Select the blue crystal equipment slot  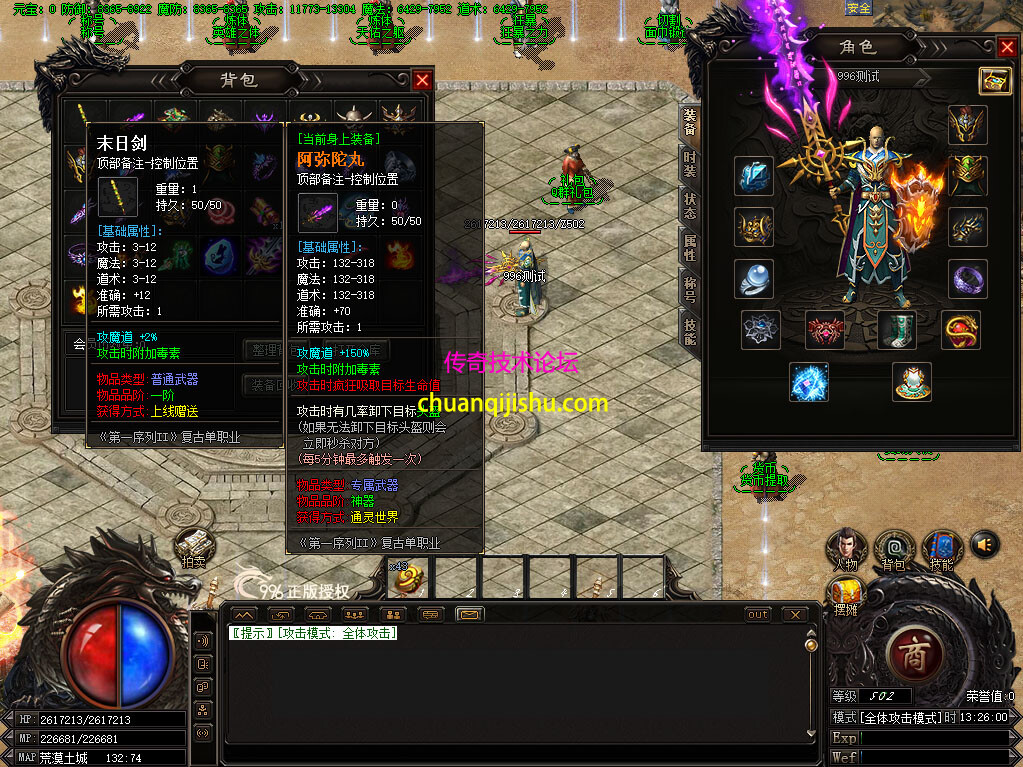pyautogui.click(x=754, y=176)
